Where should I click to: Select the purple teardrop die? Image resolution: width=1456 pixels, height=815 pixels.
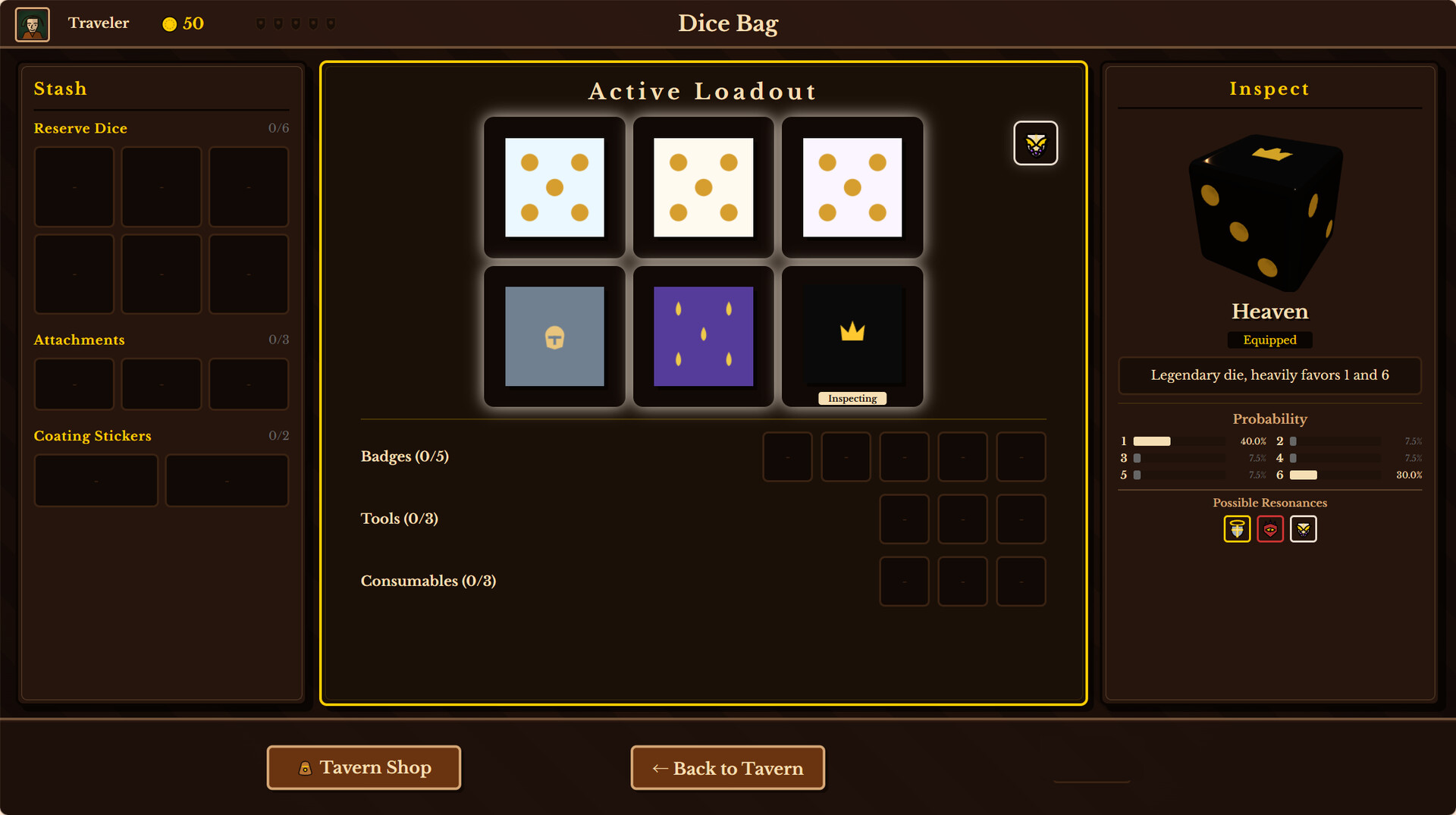pos(703,337)
